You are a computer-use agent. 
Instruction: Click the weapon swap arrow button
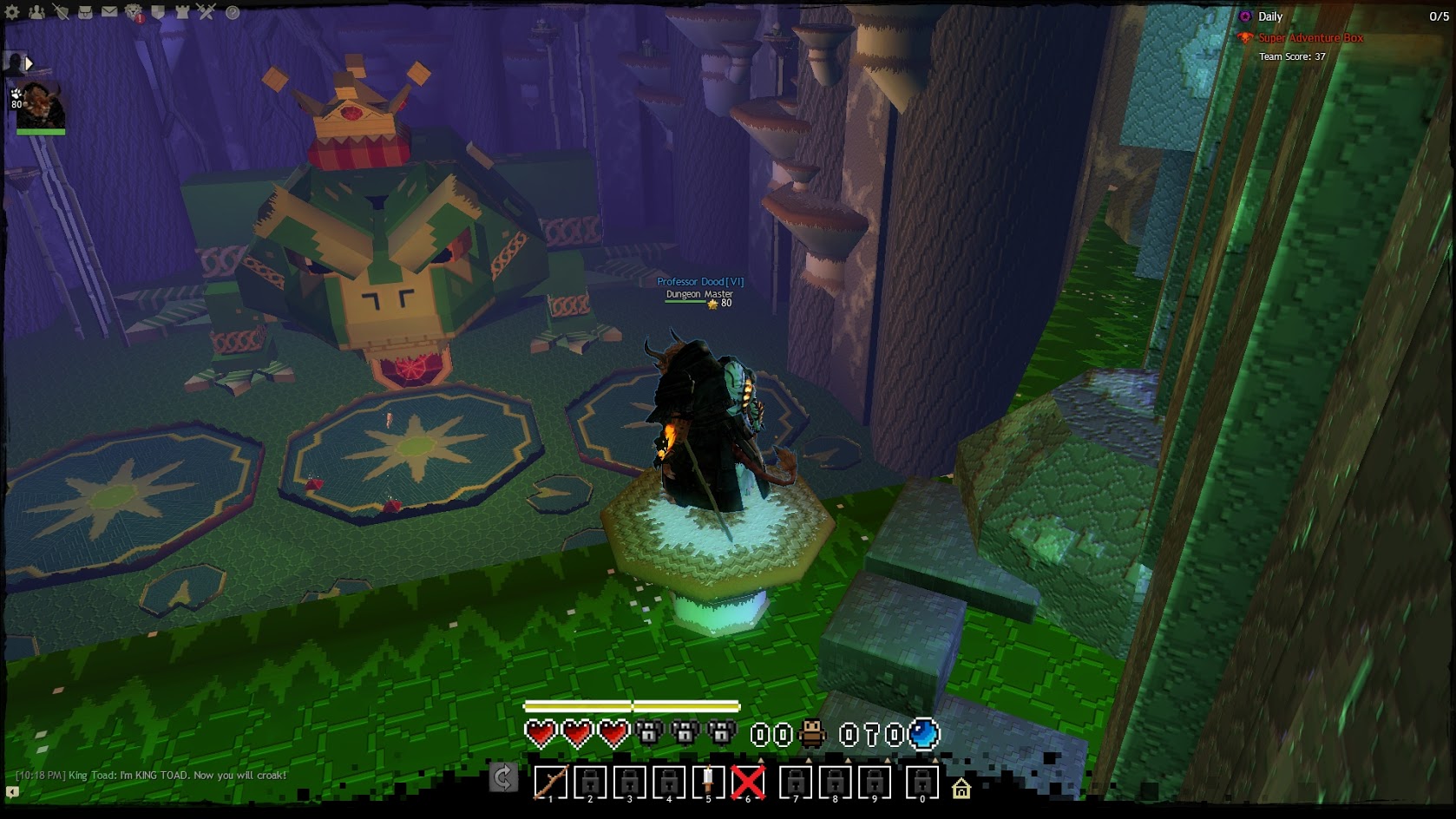point(503,777)
